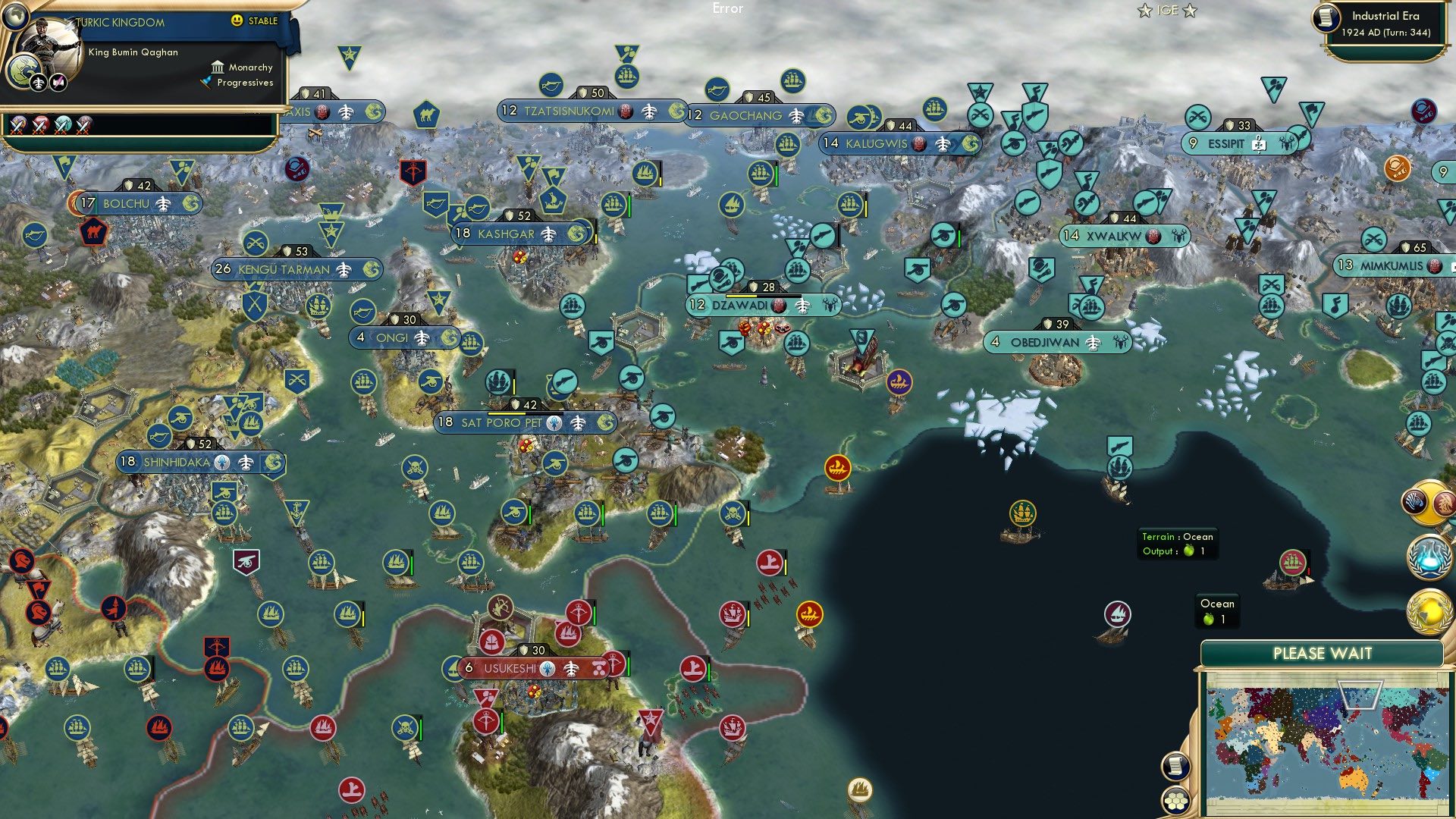Toggle strategic view with the hexagon button

[x=1177, y=802]
